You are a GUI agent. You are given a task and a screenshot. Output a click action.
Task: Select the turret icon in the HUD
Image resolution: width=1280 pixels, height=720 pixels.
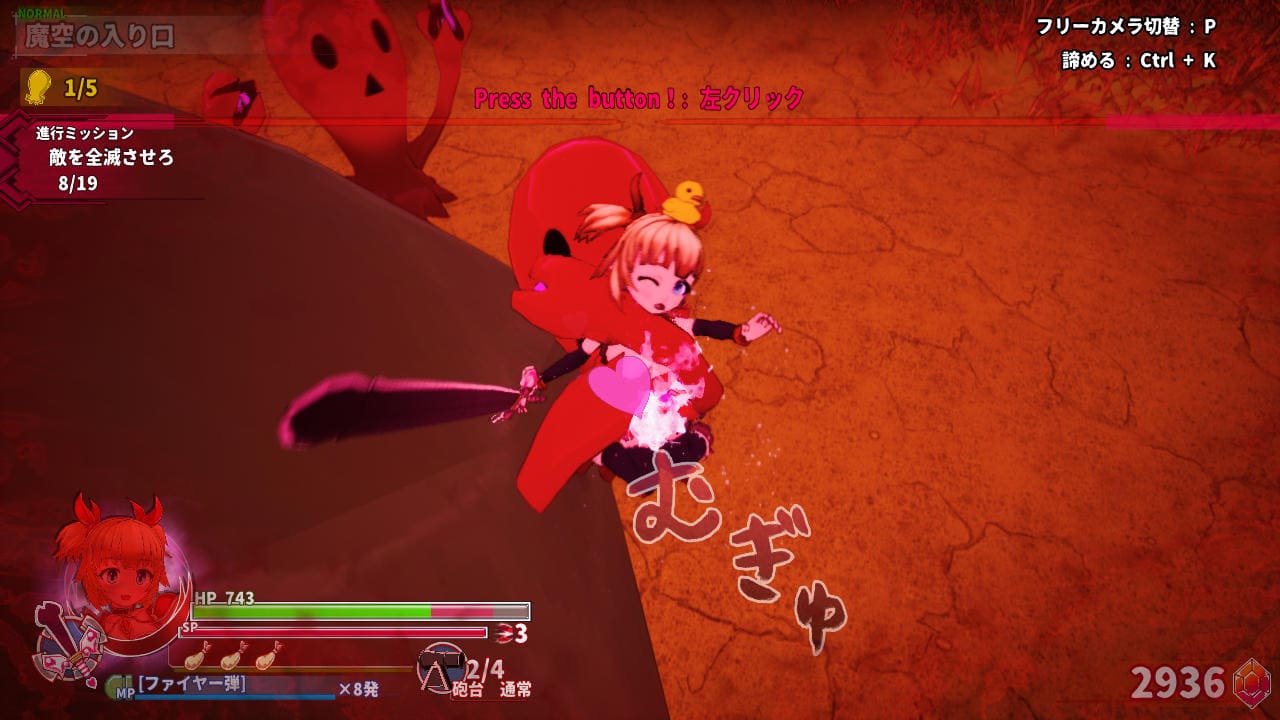(x=439, y=667)
